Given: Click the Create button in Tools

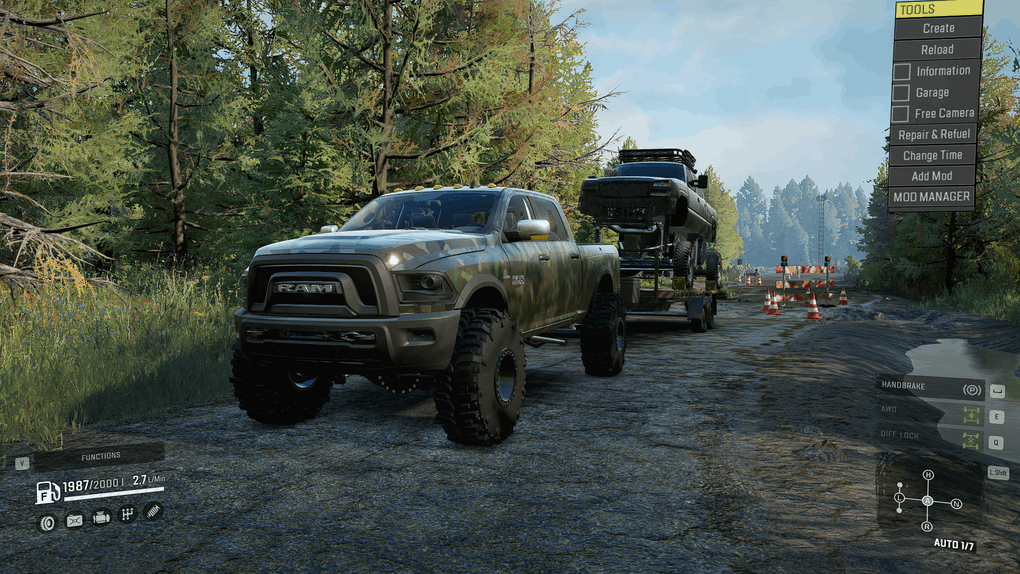Looking at the screenshot, I should point(937,28).
